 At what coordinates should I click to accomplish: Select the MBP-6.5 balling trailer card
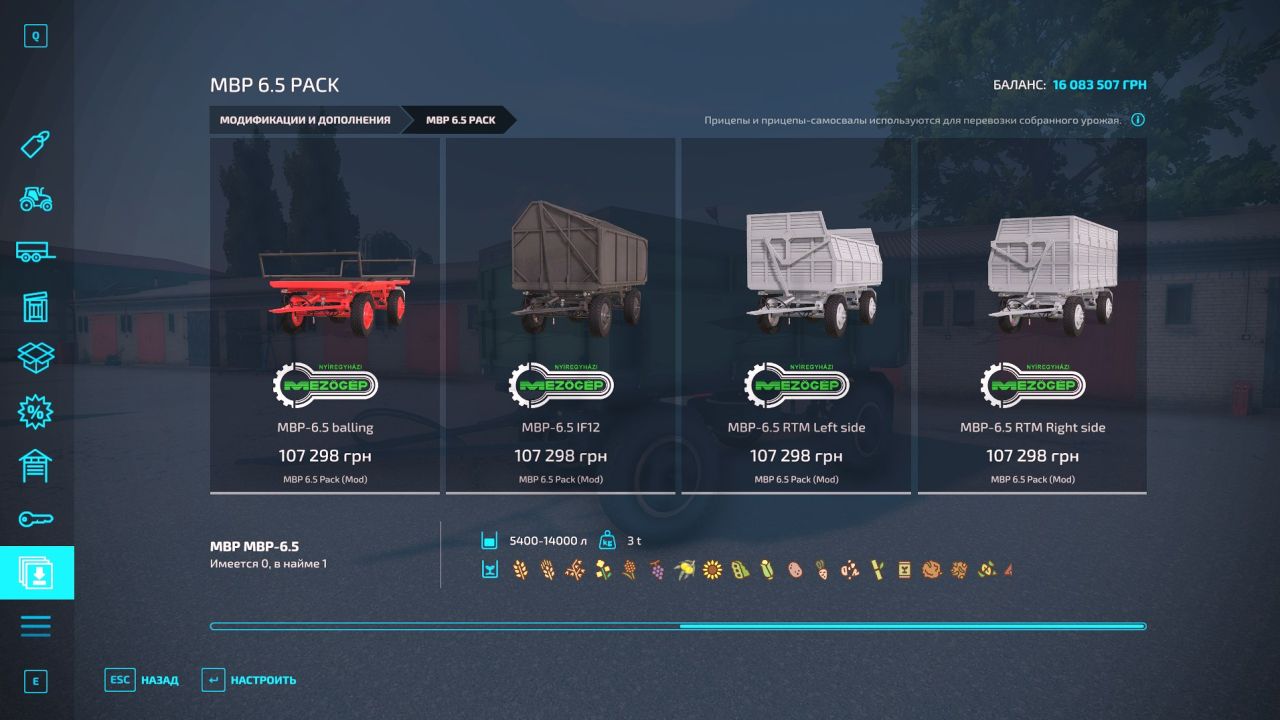[x=325, y=315]
